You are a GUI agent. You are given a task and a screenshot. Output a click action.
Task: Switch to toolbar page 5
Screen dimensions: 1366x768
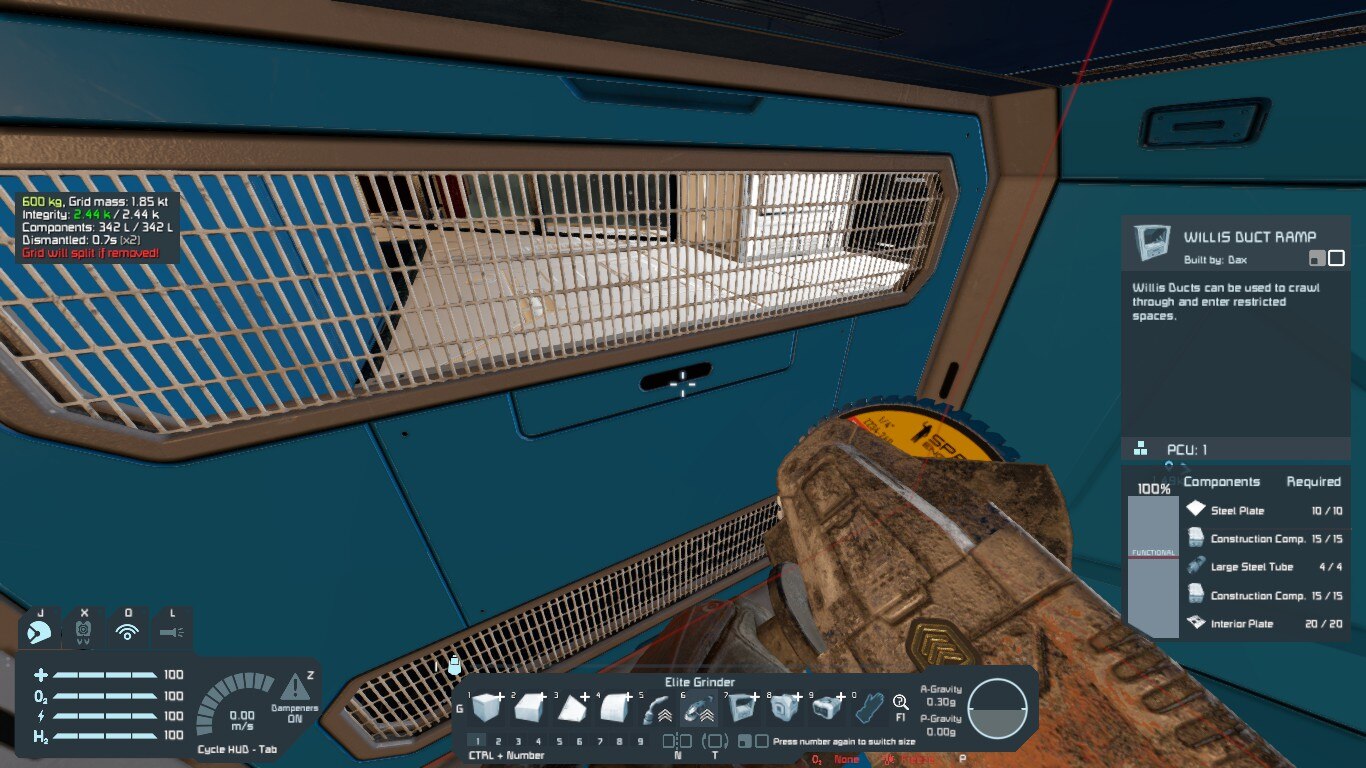(559, 741)
